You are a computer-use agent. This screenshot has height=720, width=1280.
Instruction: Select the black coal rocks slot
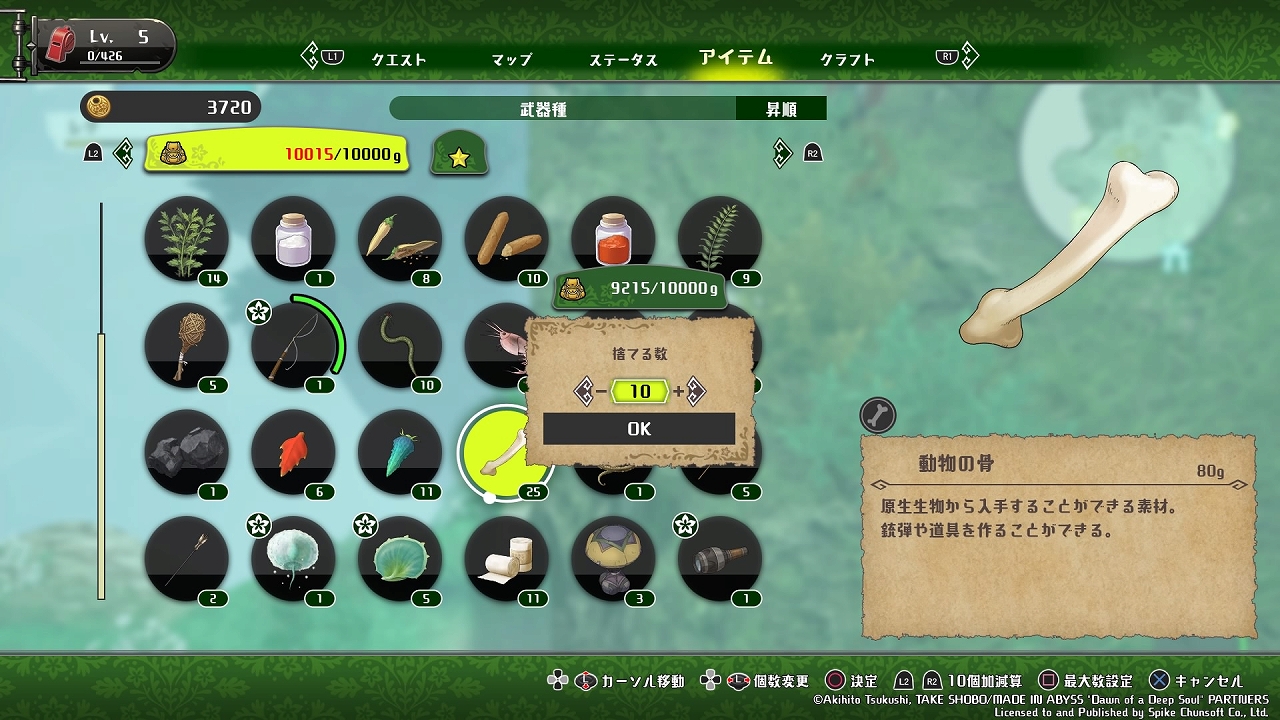click(186, 452)
